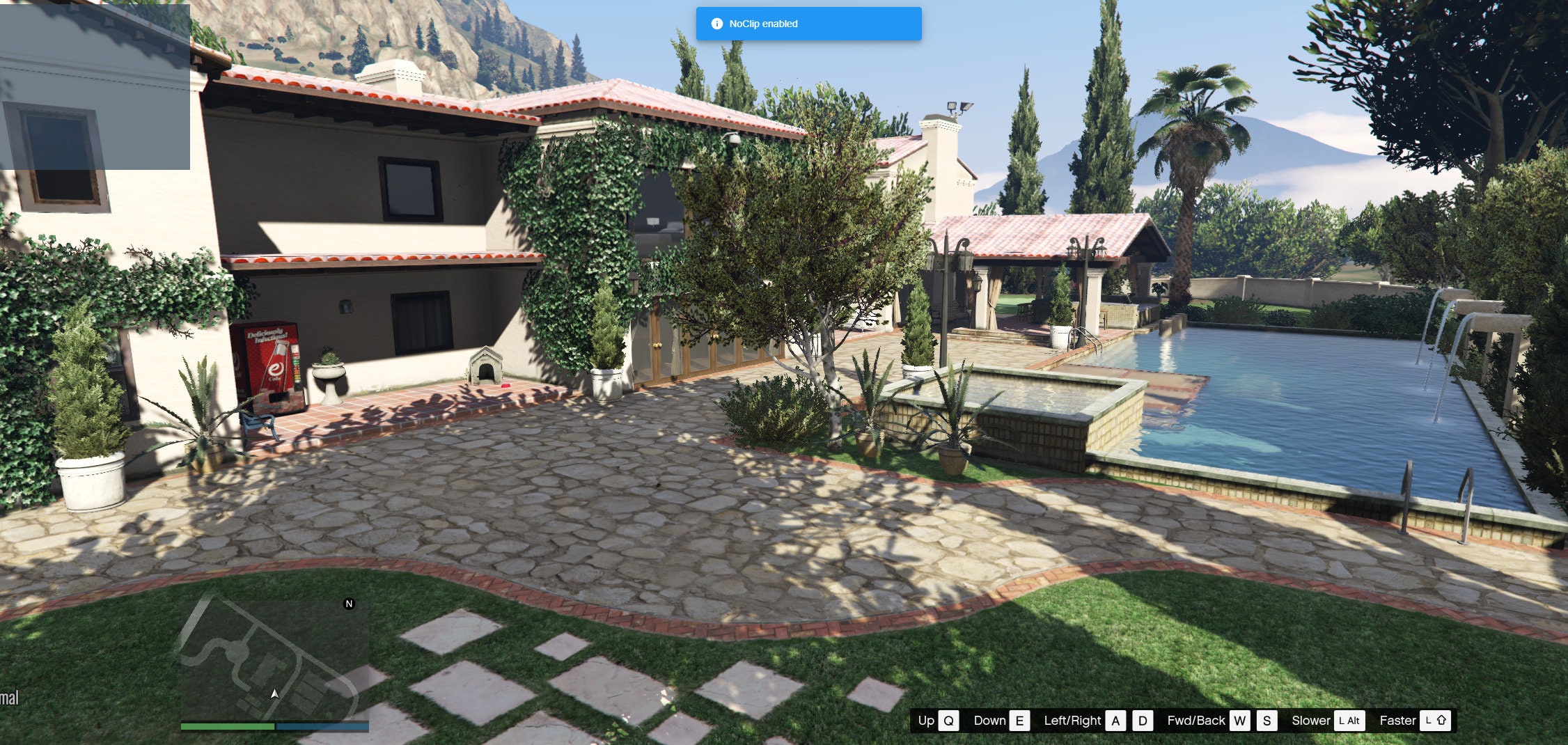Image resolution: width=1568 pixels, height=745 pixels.
Task: Click the A key badge for Left
Action: tap(1115, 721)
